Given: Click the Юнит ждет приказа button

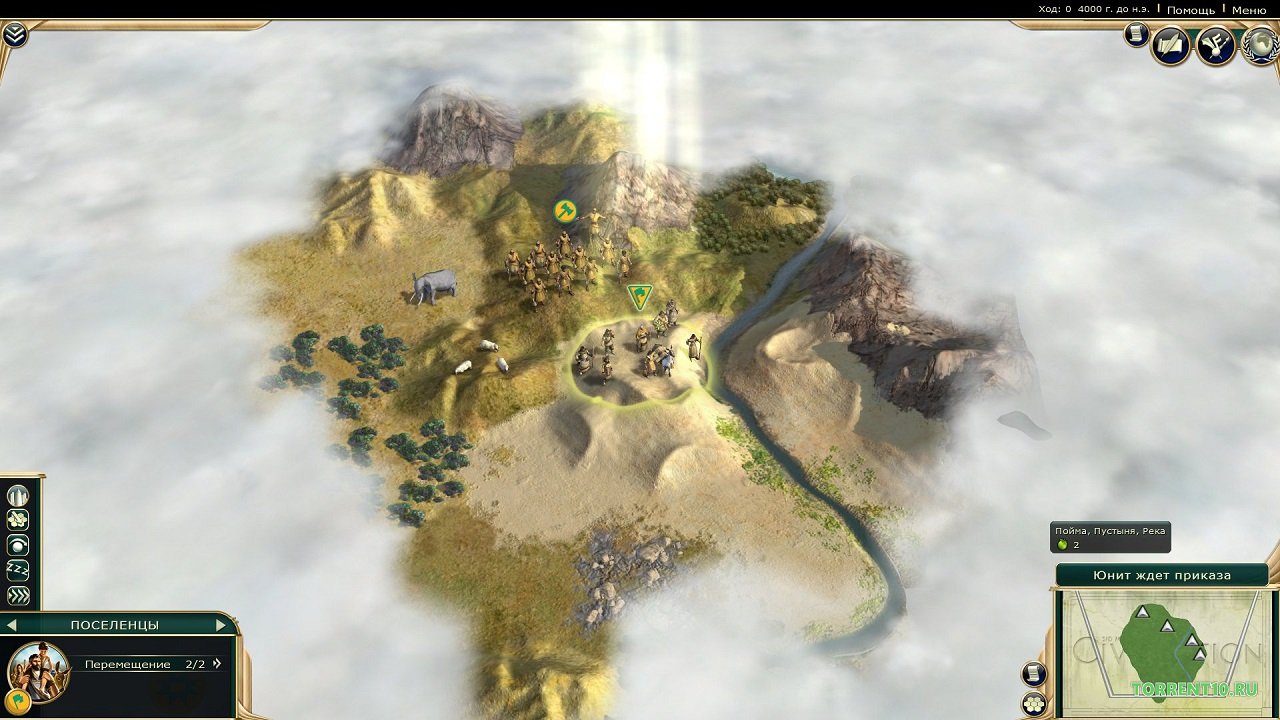Looking at the screenshot, I should (x=1161, y=575).
